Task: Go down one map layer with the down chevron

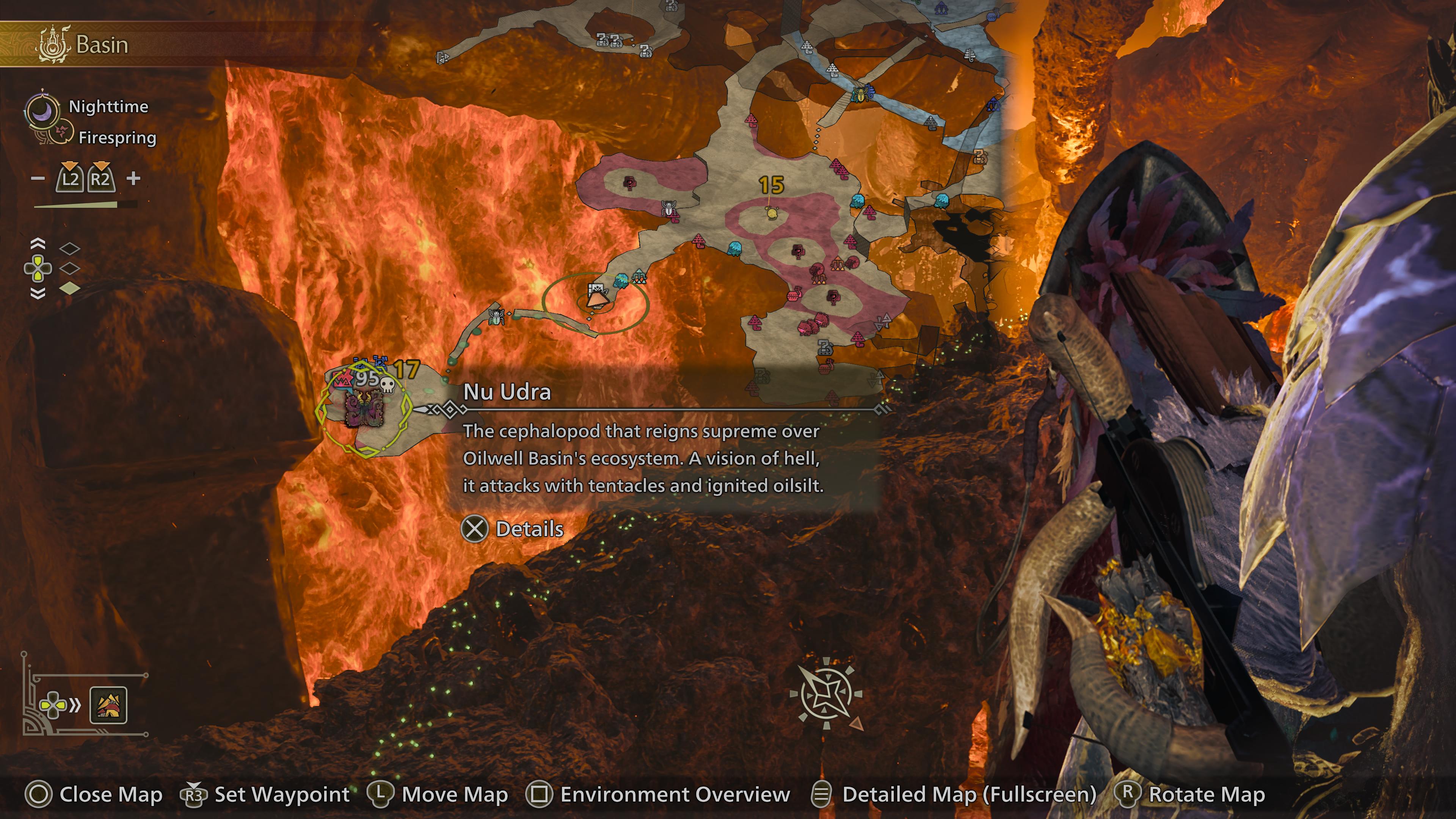Action: click(37, 293)
